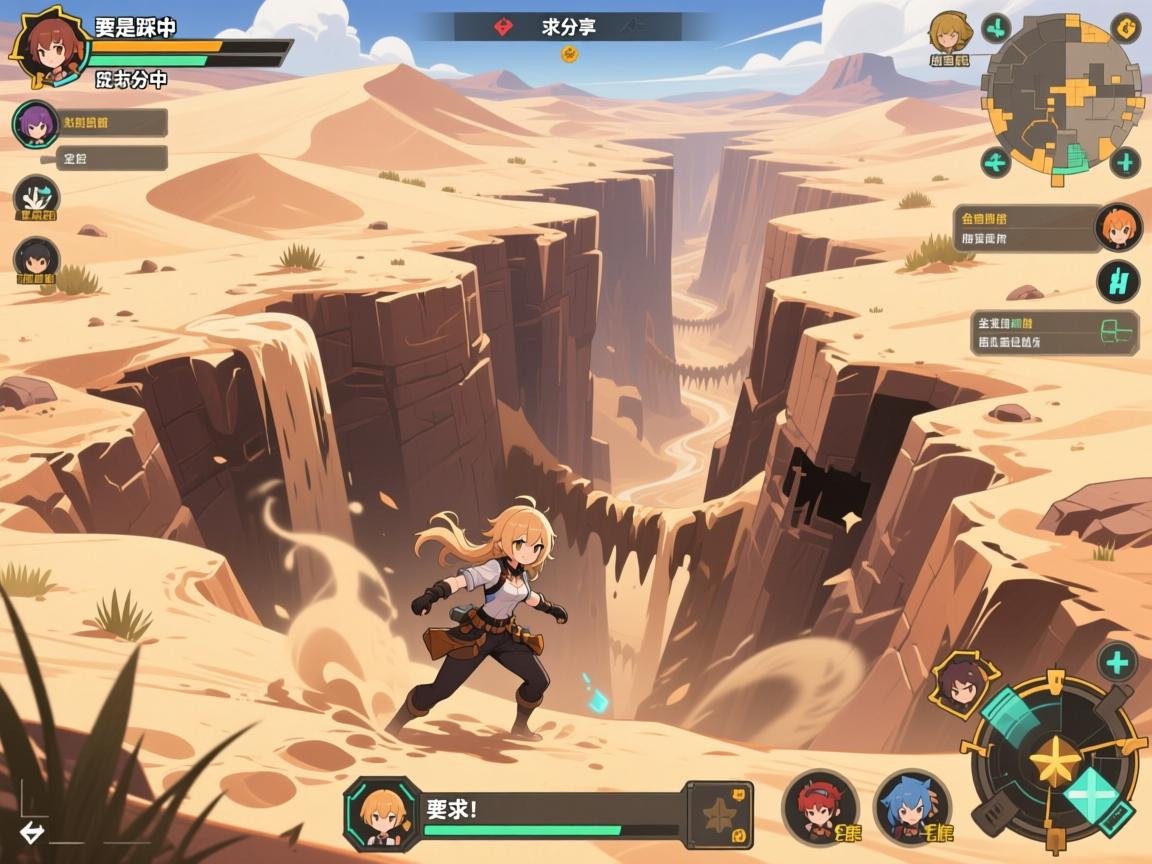Switch to the red-haired character with headband

[x=819, y=806]
